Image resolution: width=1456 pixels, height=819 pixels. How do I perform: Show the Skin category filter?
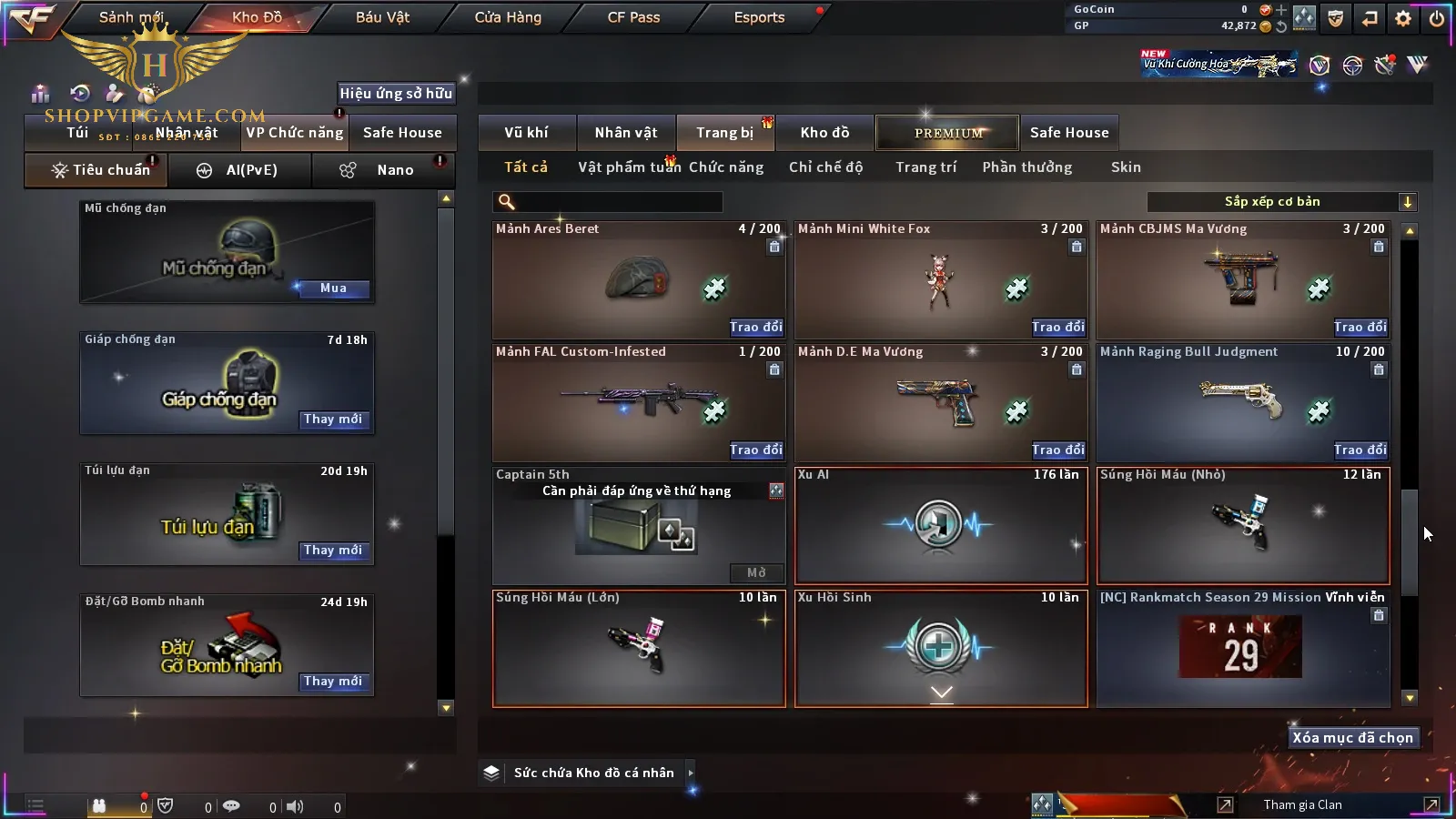click(x=1126, y=167)
